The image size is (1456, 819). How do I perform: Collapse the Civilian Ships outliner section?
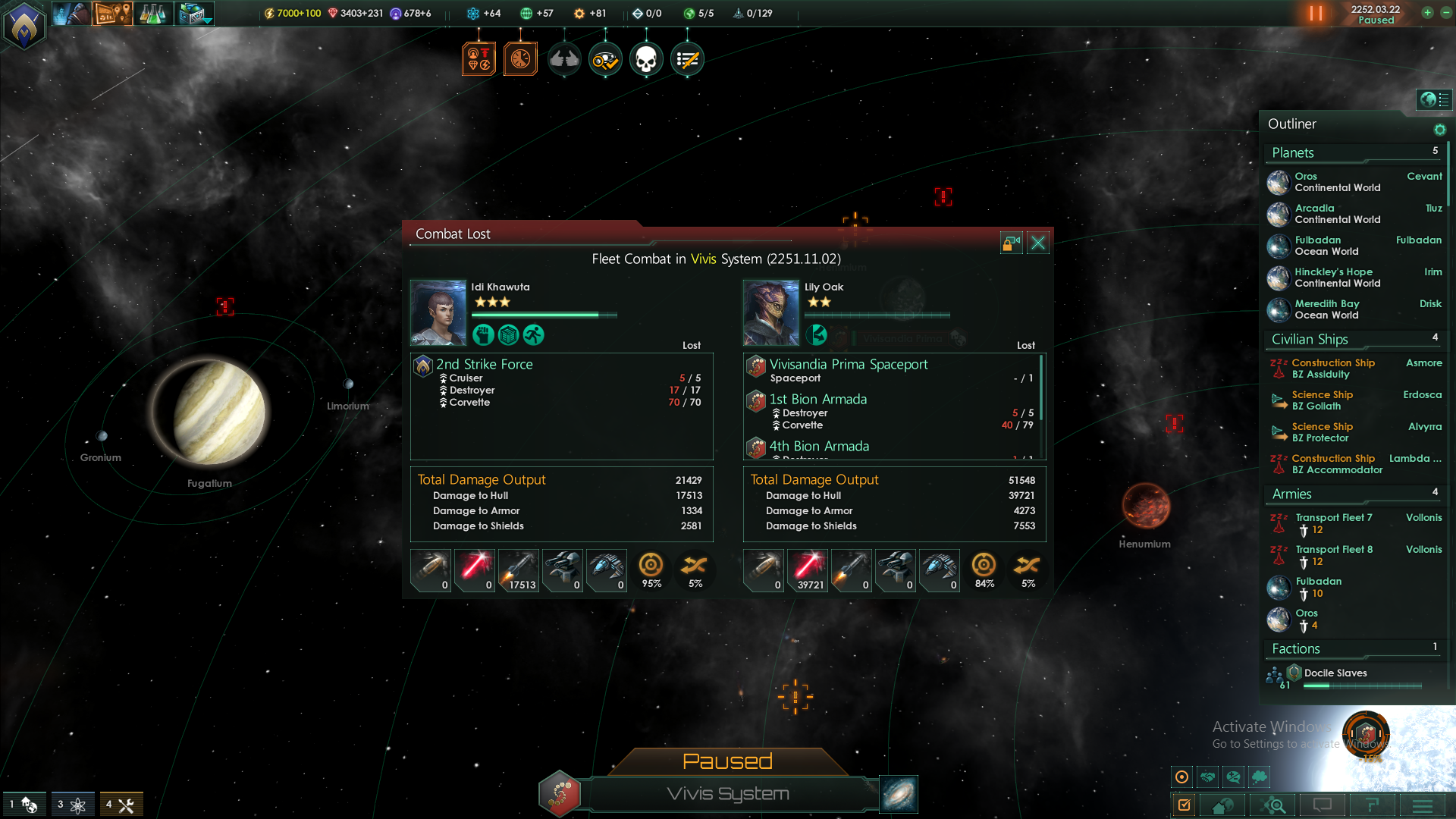pyautogui.click(x=1310, y=339)
